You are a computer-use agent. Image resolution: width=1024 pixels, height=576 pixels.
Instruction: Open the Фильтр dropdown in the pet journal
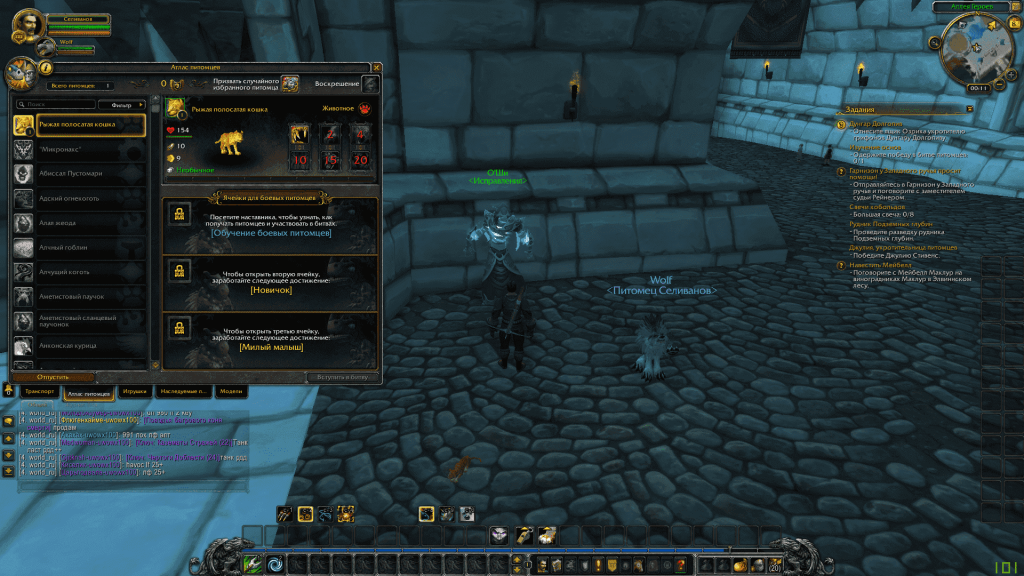pos(122,104)
